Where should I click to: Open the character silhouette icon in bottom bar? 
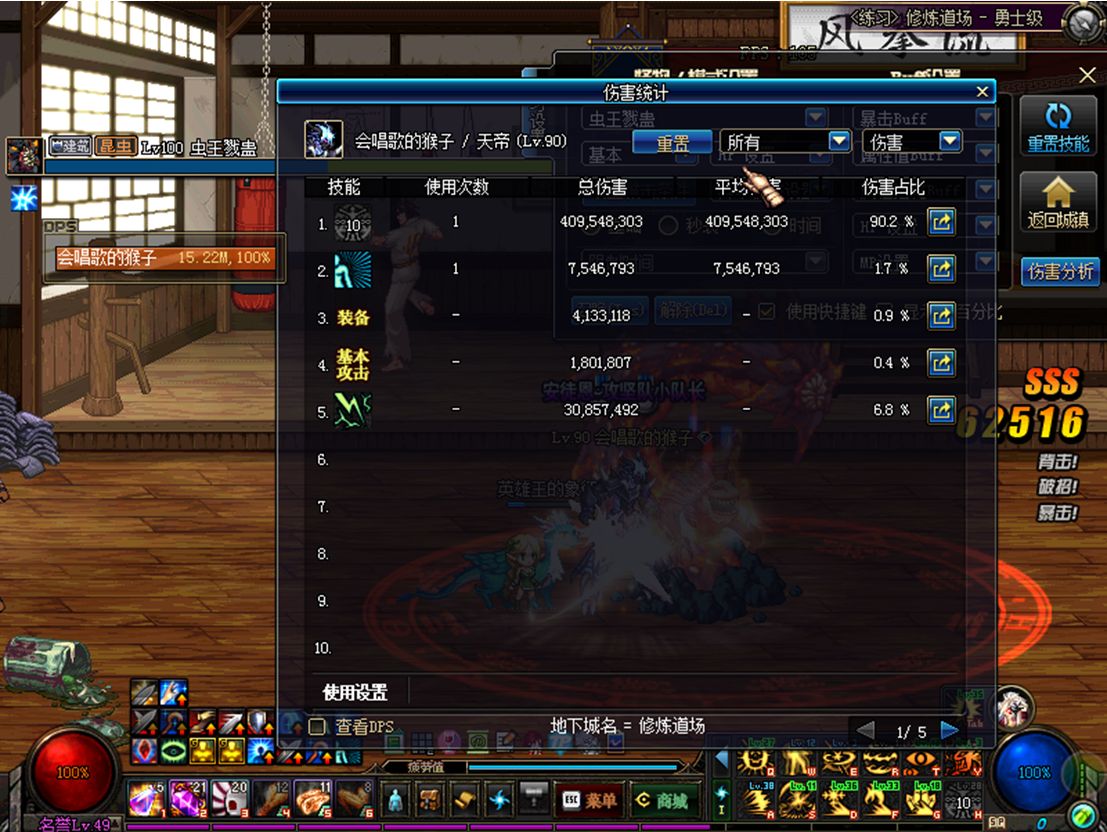[397, 800]
